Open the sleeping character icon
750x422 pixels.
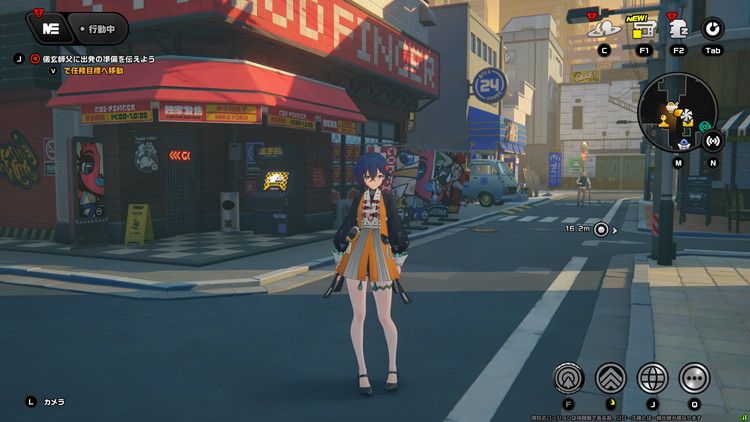coord(678,28)
